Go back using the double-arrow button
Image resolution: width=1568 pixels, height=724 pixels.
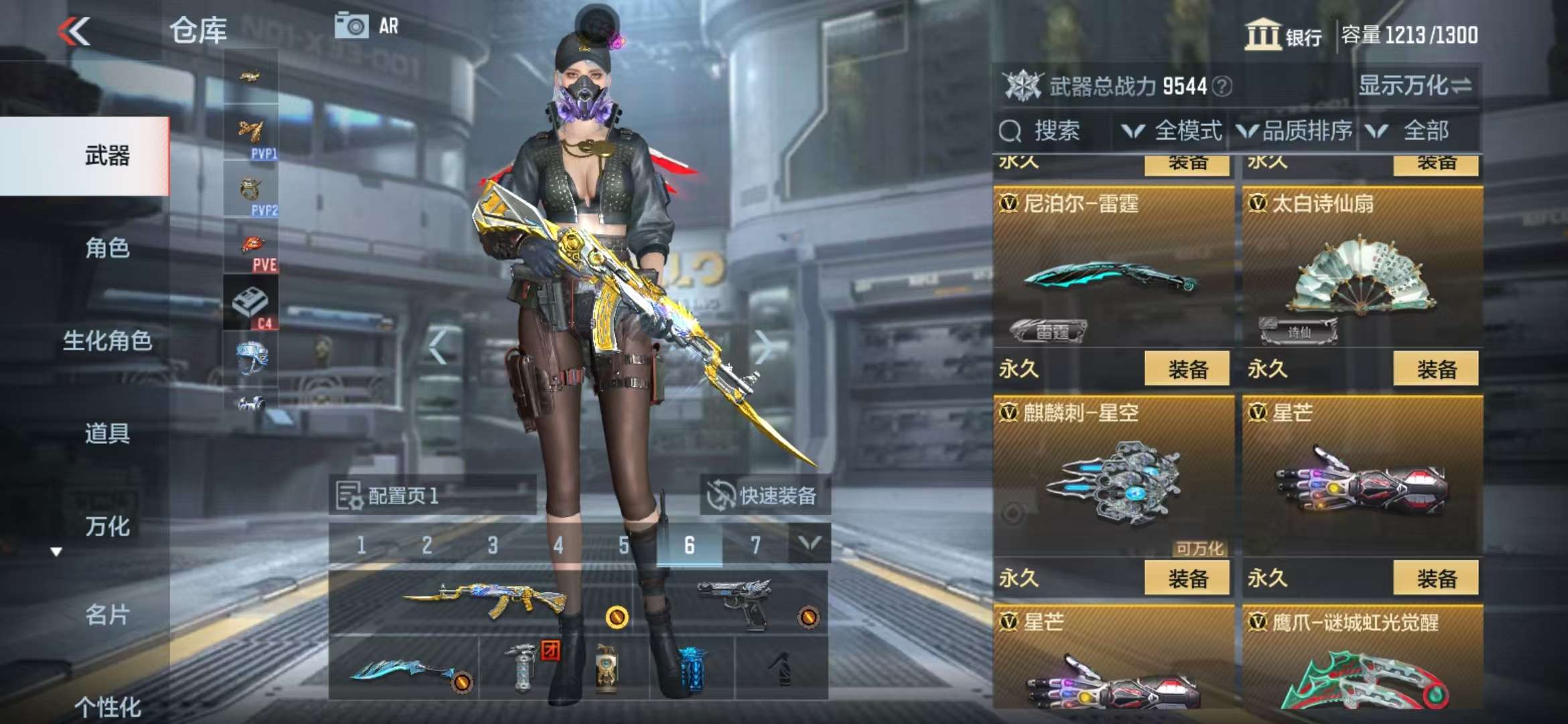(x=74, y=32)
